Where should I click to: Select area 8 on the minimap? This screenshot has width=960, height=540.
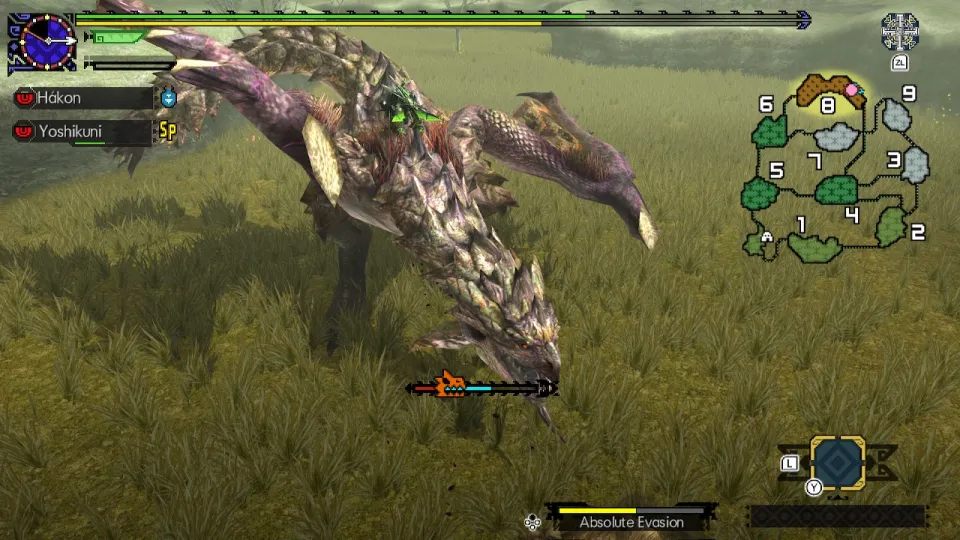827,104
